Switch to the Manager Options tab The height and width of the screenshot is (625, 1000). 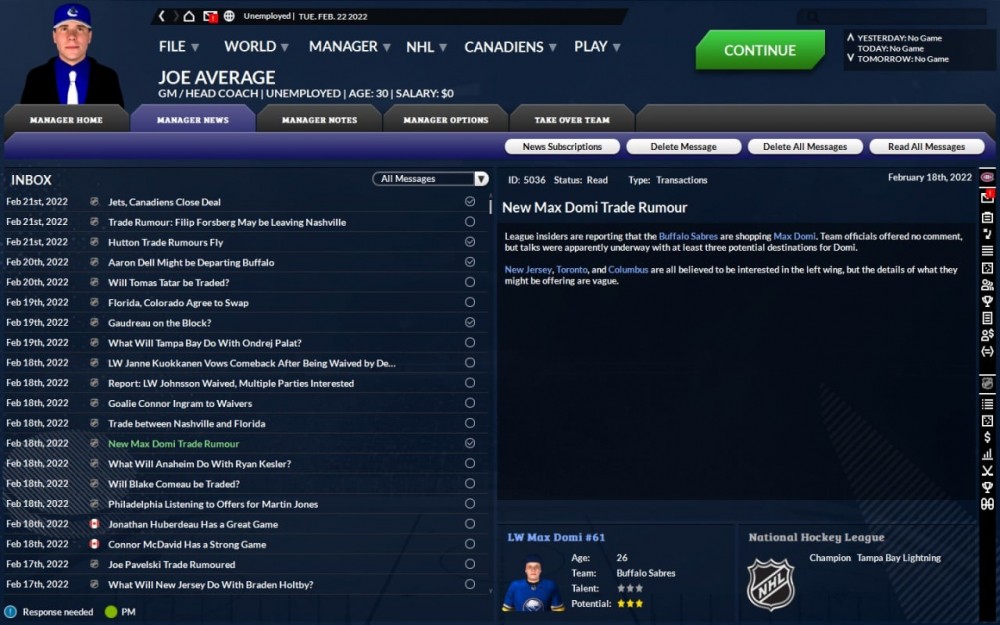click(x=446, y=120)
